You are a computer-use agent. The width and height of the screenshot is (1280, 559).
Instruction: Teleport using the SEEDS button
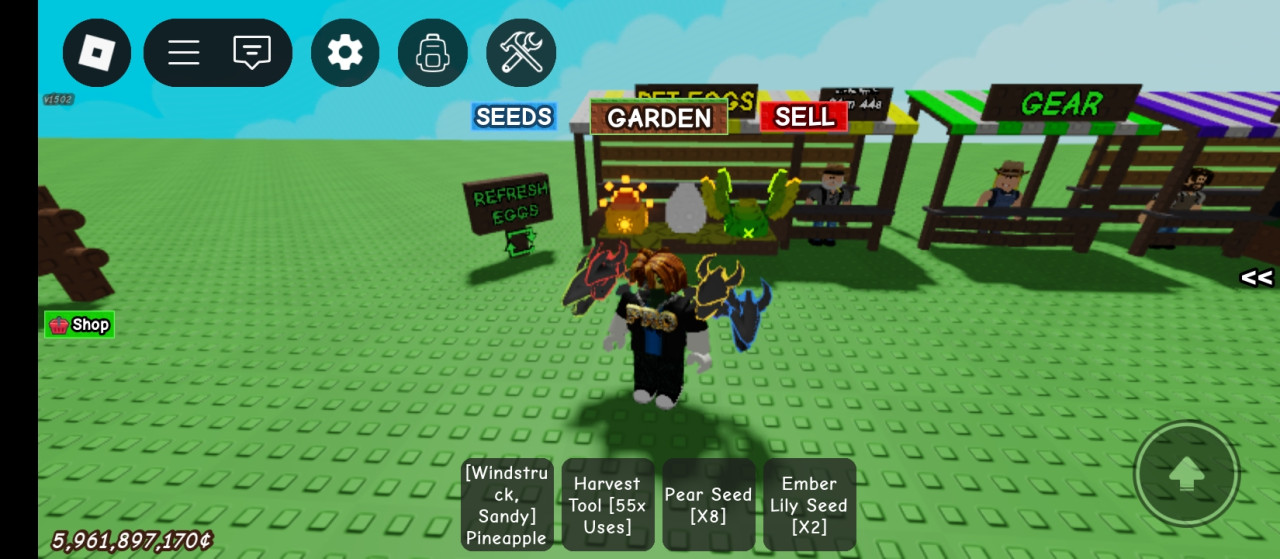coord(514,117)
